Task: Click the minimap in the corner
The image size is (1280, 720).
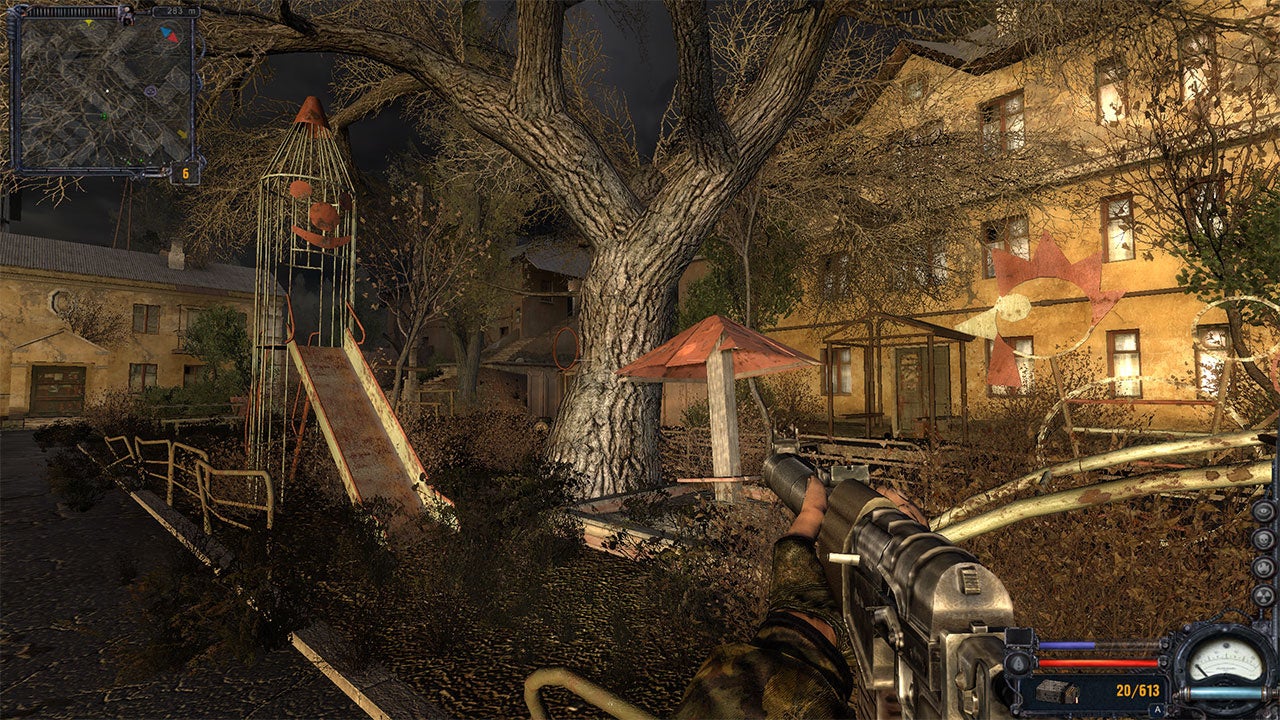Action: click(104, 92)
